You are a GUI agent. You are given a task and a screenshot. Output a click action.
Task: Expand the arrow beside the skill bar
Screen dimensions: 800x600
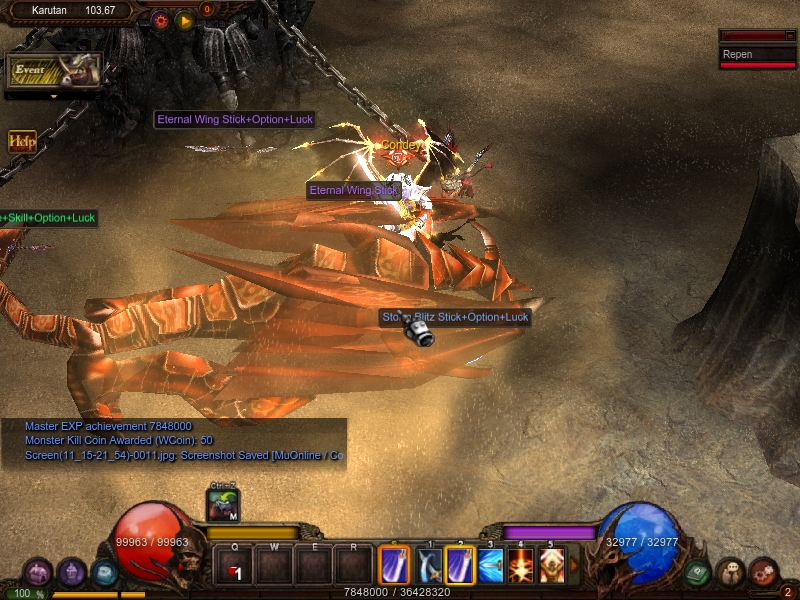pos(573,566)
